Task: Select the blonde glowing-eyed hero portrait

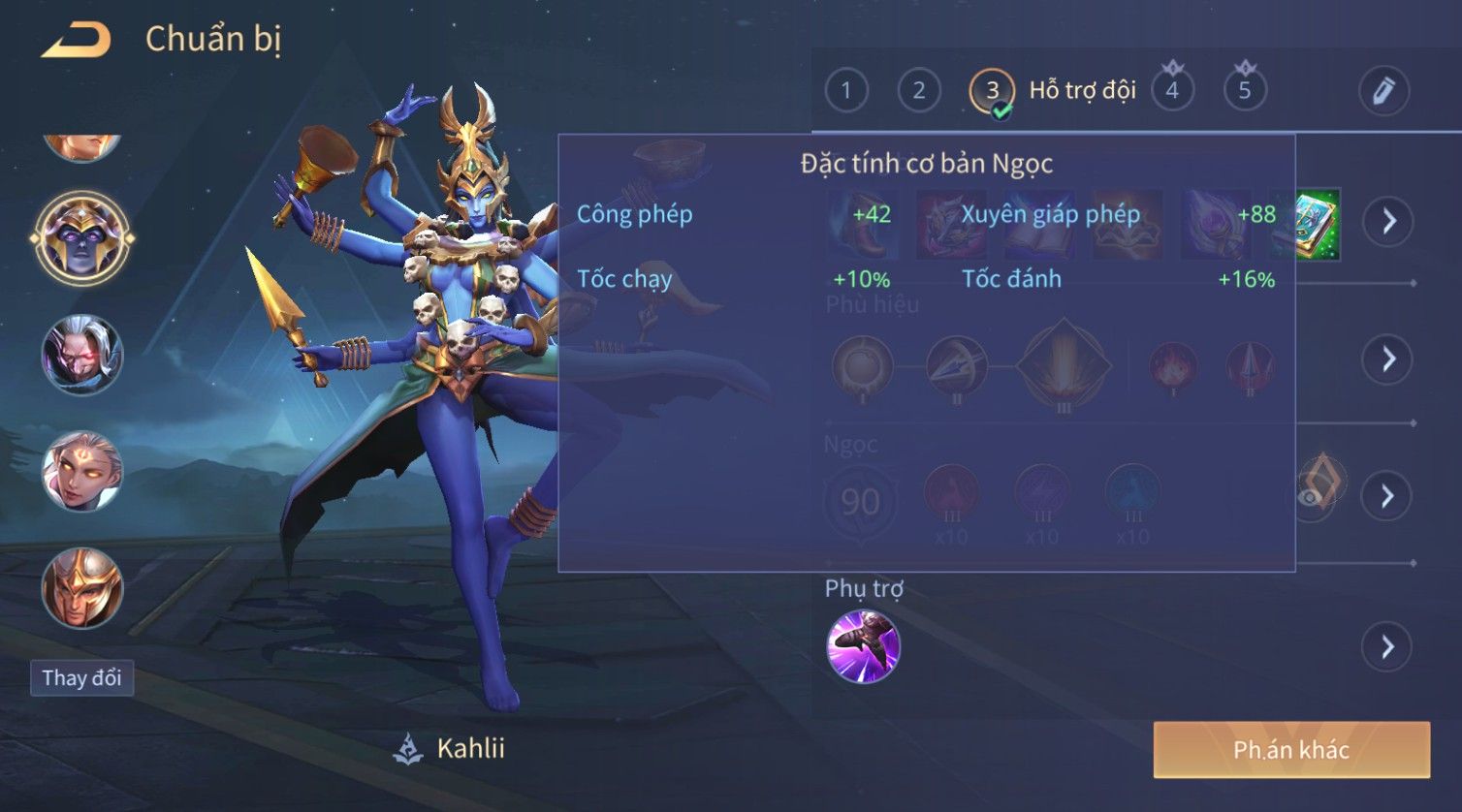Action: point(82,472)
